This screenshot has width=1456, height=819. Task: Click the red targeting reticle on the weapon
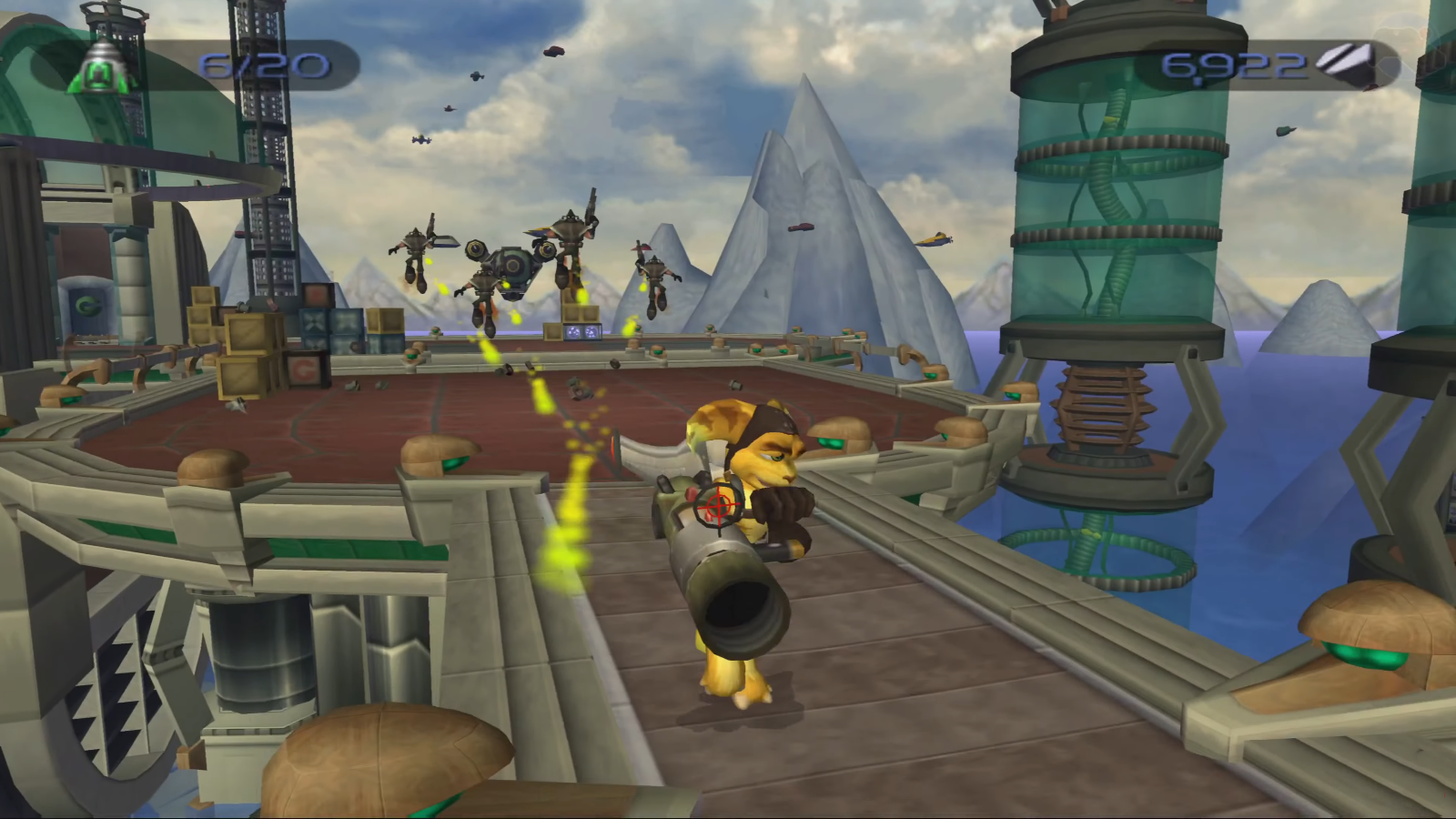[x=717, y=506]
